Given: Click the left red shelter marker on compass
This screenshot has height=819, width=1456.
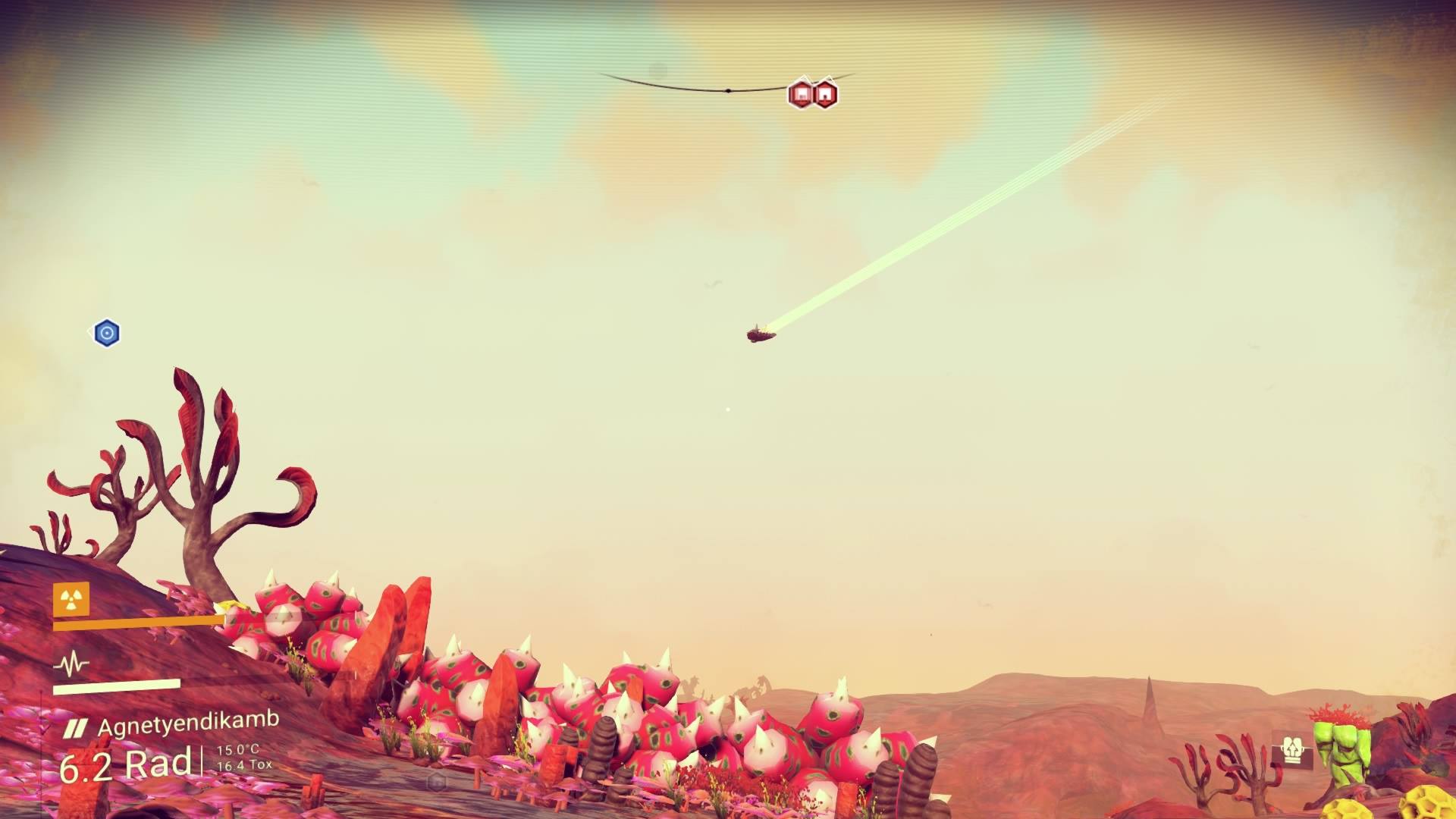Looking at the screenshot, I should [800, 95].
